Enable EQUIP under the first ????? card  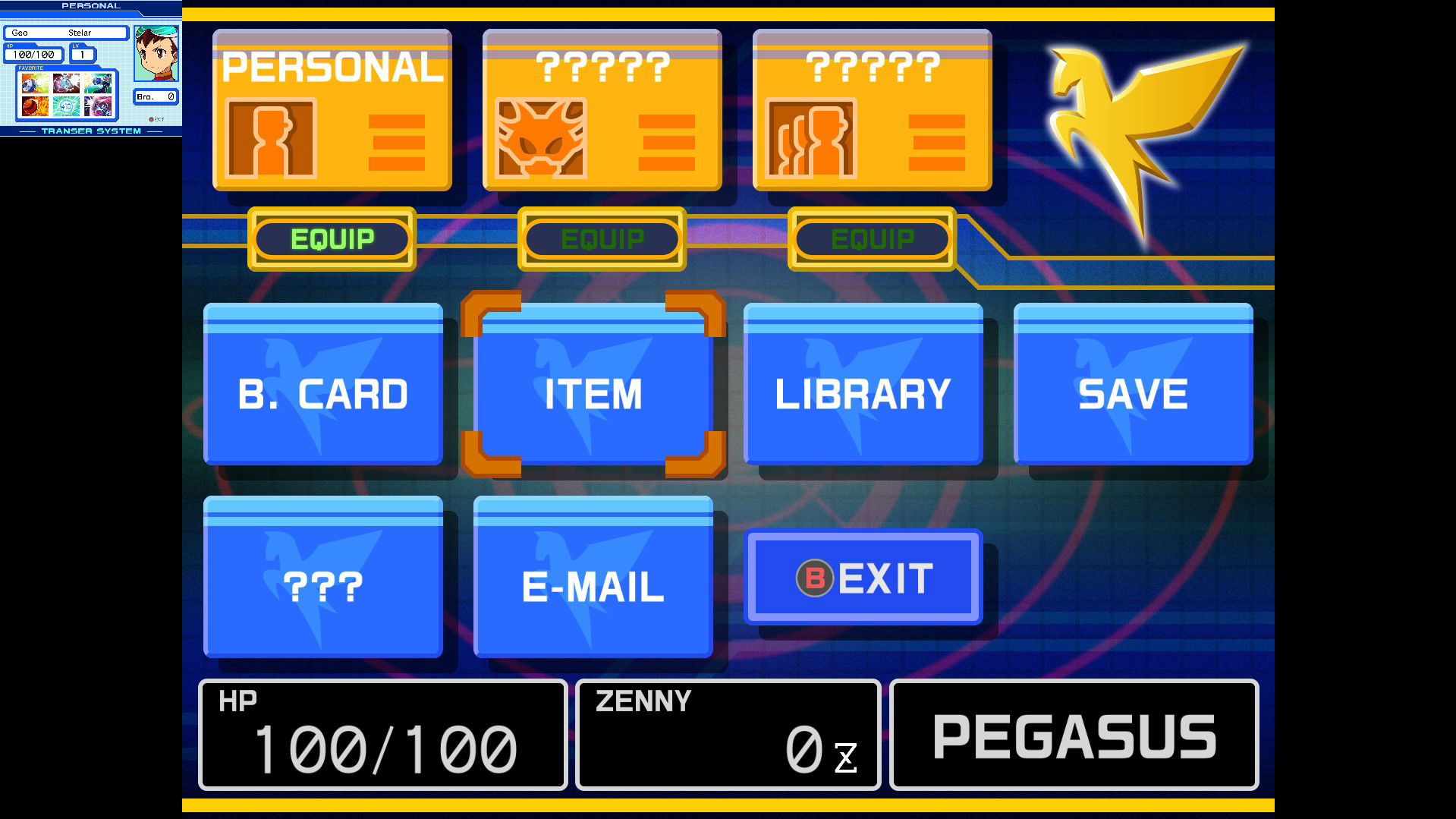(x=601, y=239)
